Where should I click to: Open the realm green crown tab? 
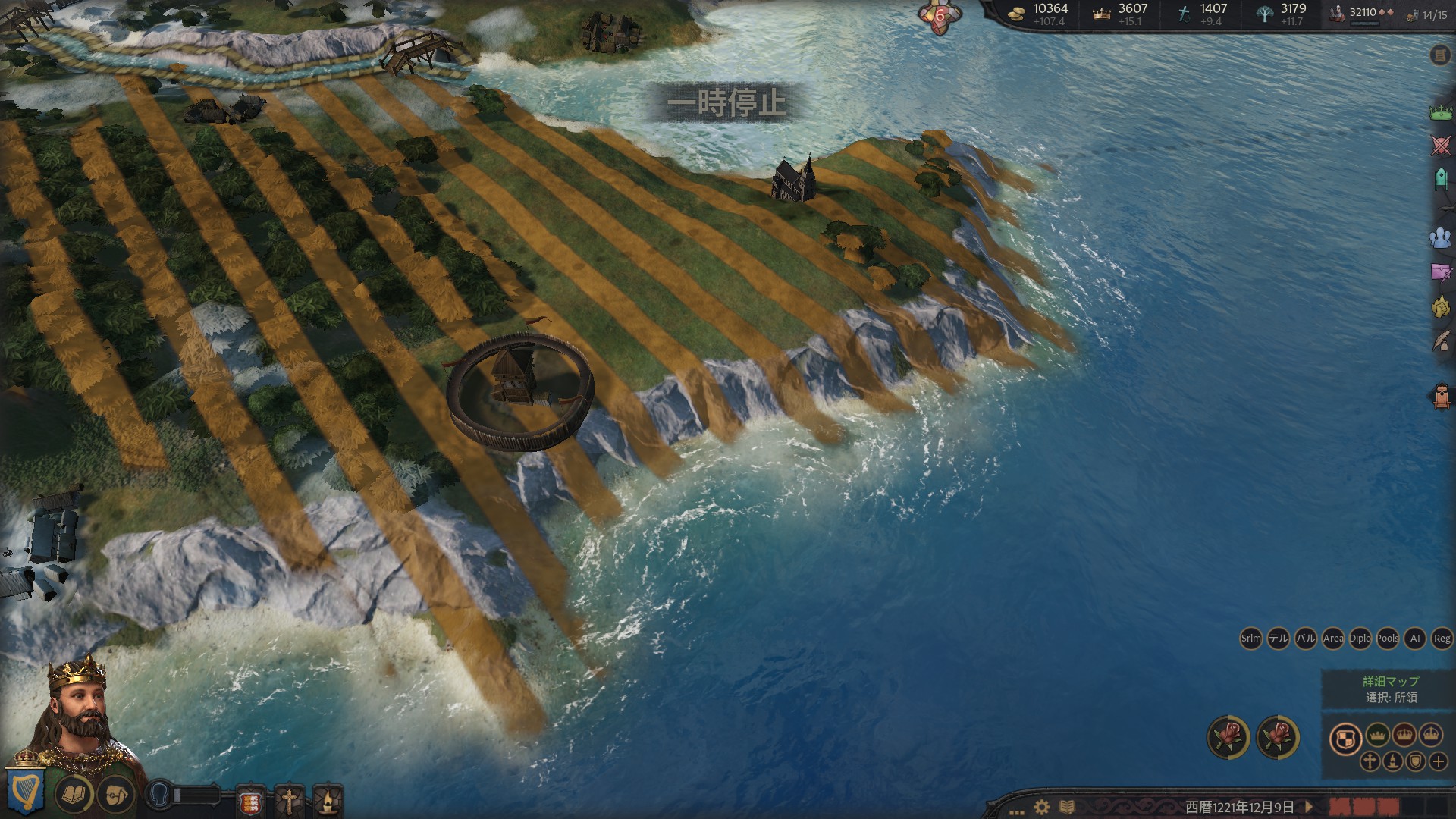click(1440, 113)
